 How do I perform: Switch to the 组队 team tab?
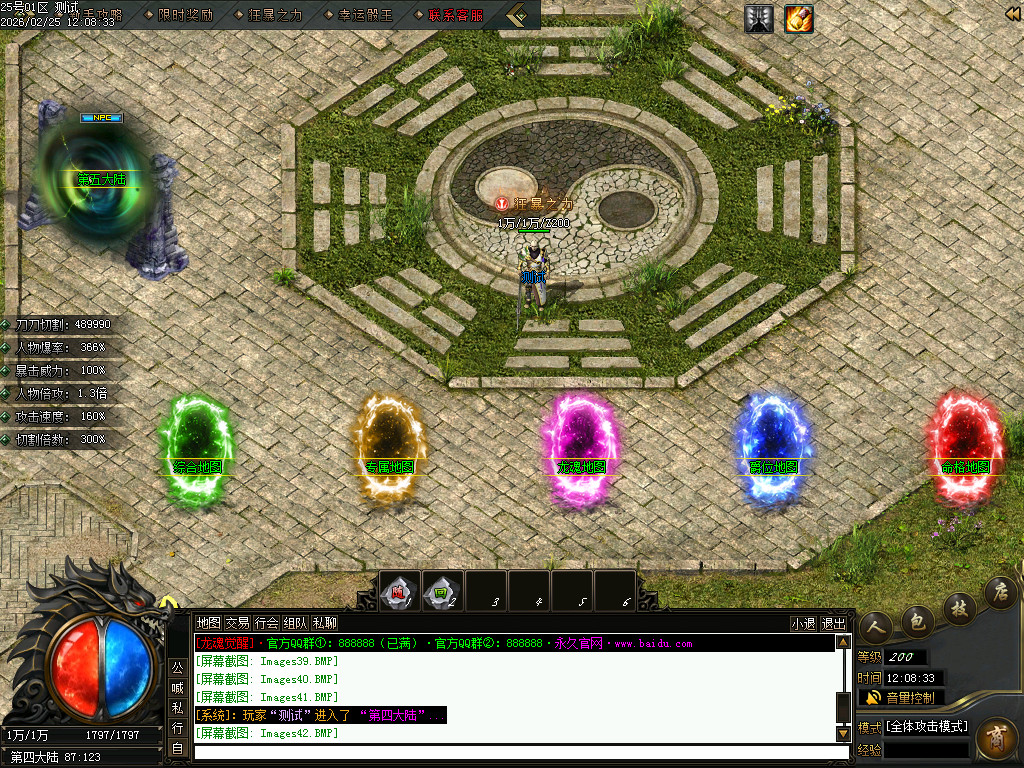tap(295, 623)
